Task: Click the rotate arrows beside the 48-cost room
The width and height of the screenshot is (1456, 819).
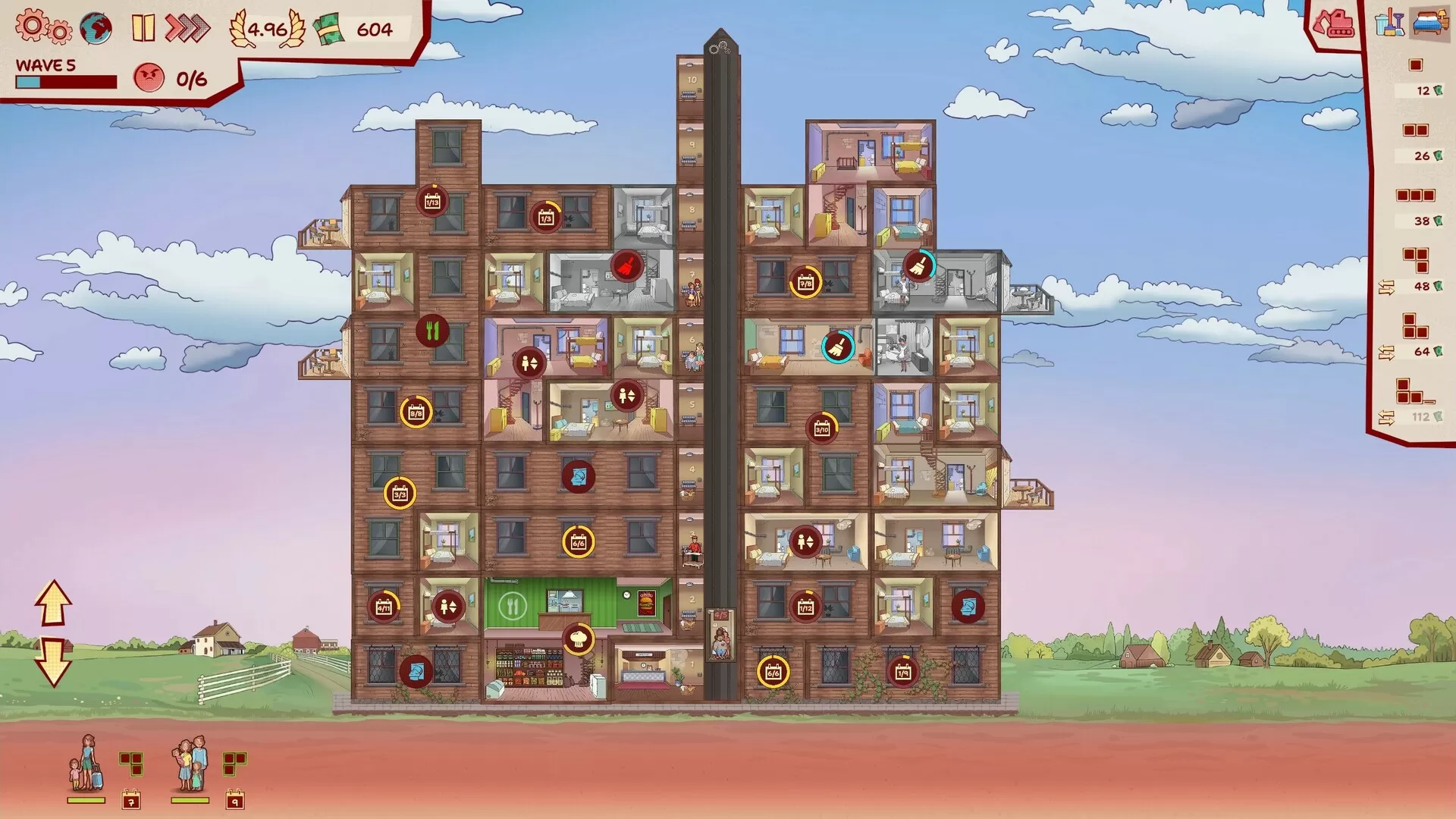Action: click(x=1388, y=288)
